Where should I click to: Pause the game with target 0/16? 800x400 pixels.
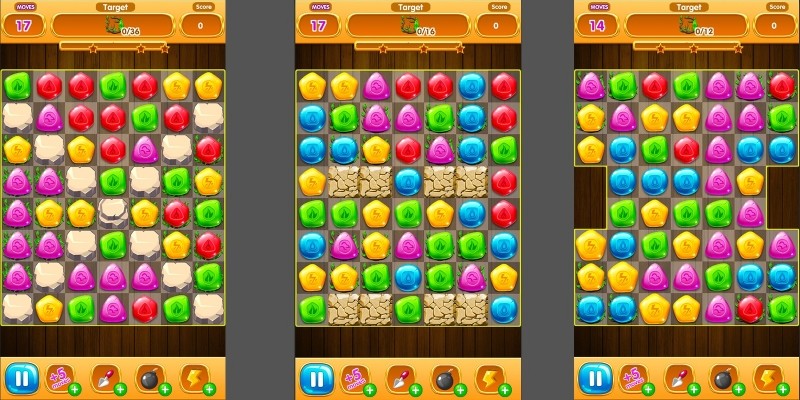point(314,378)
